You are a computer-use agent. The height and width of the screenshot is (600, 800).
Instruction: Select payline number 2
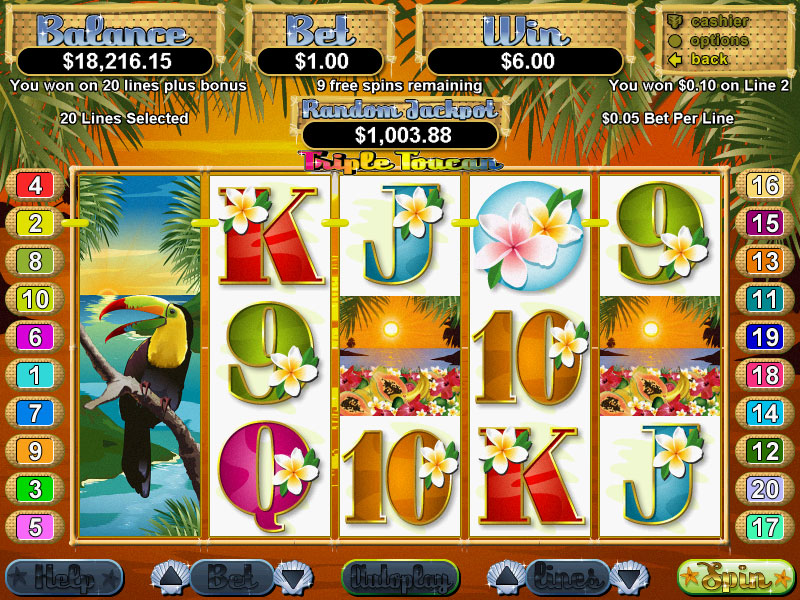tap(35, 223)
